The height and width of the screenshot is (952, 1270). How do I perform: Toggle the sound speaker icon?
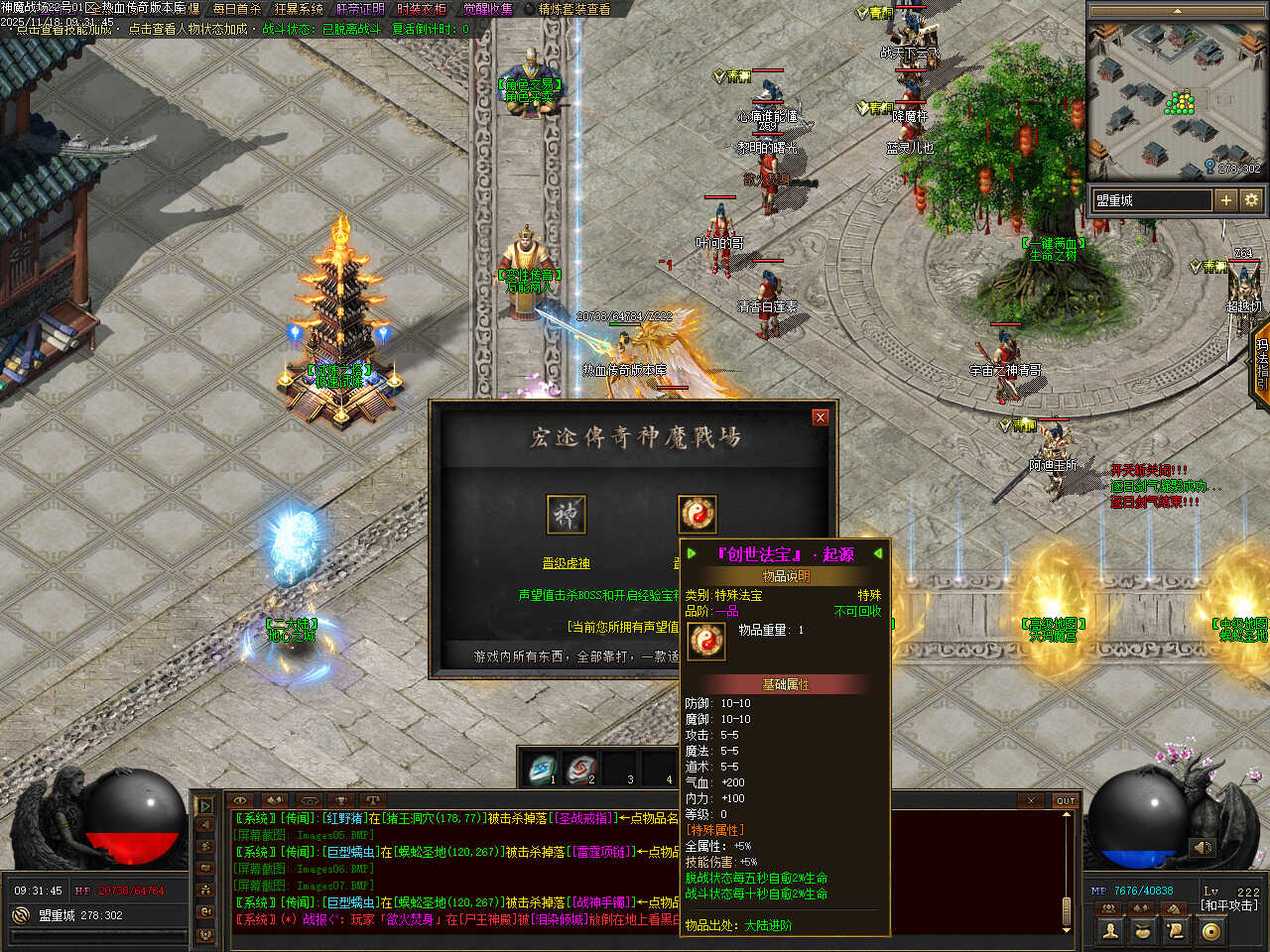coord(1203,848)
